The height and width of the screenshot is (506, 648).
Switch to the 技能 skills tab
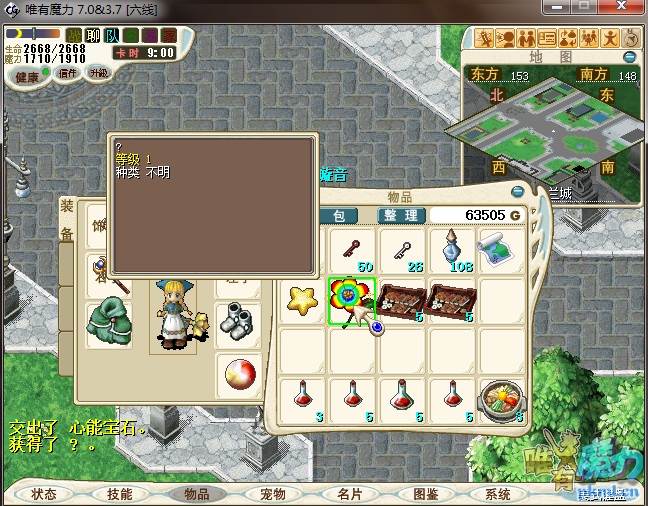click(120, 494)
